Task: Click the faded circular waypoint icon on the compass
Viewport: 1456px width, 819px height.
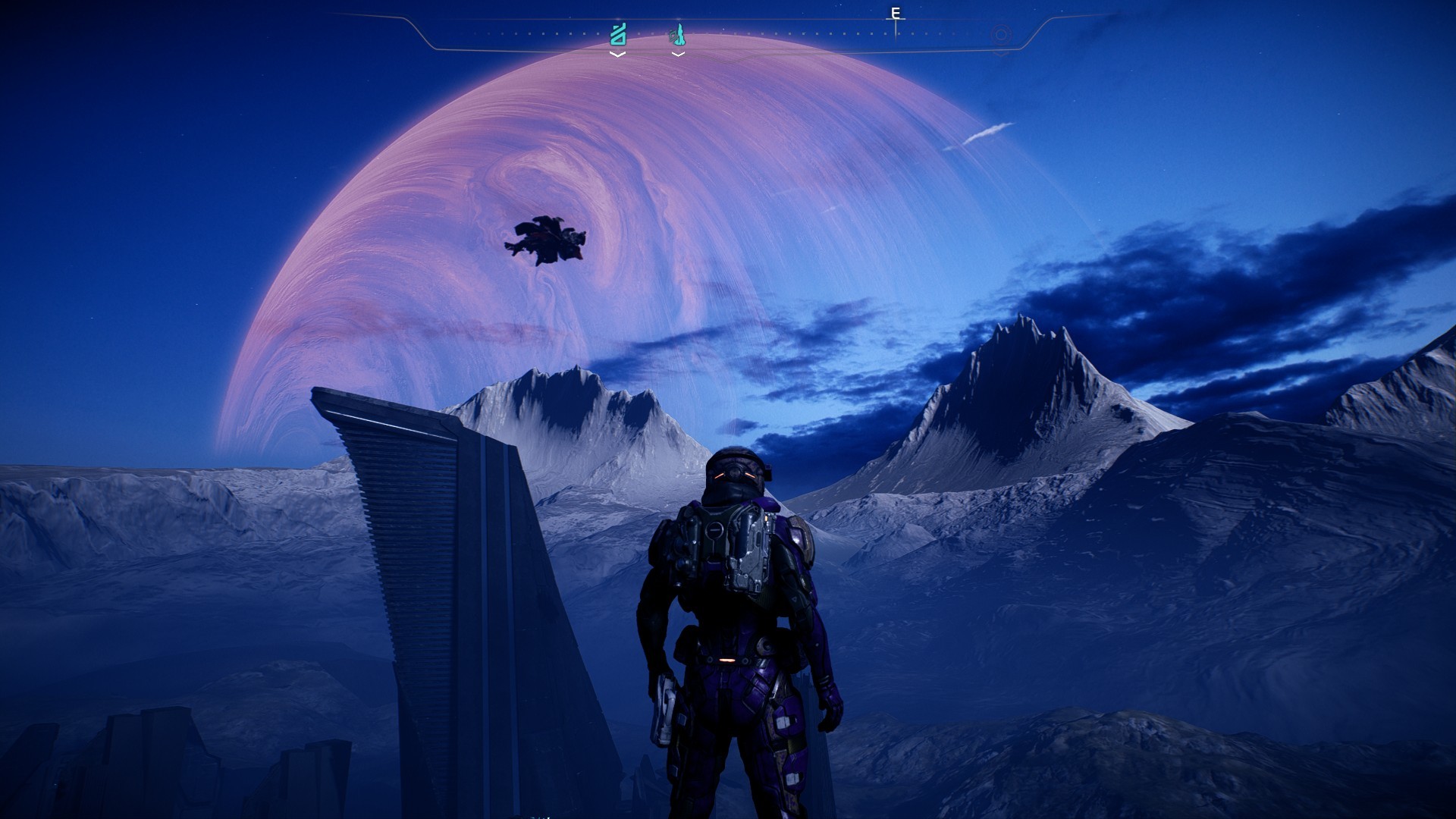Action: [x=1001, y=35]
